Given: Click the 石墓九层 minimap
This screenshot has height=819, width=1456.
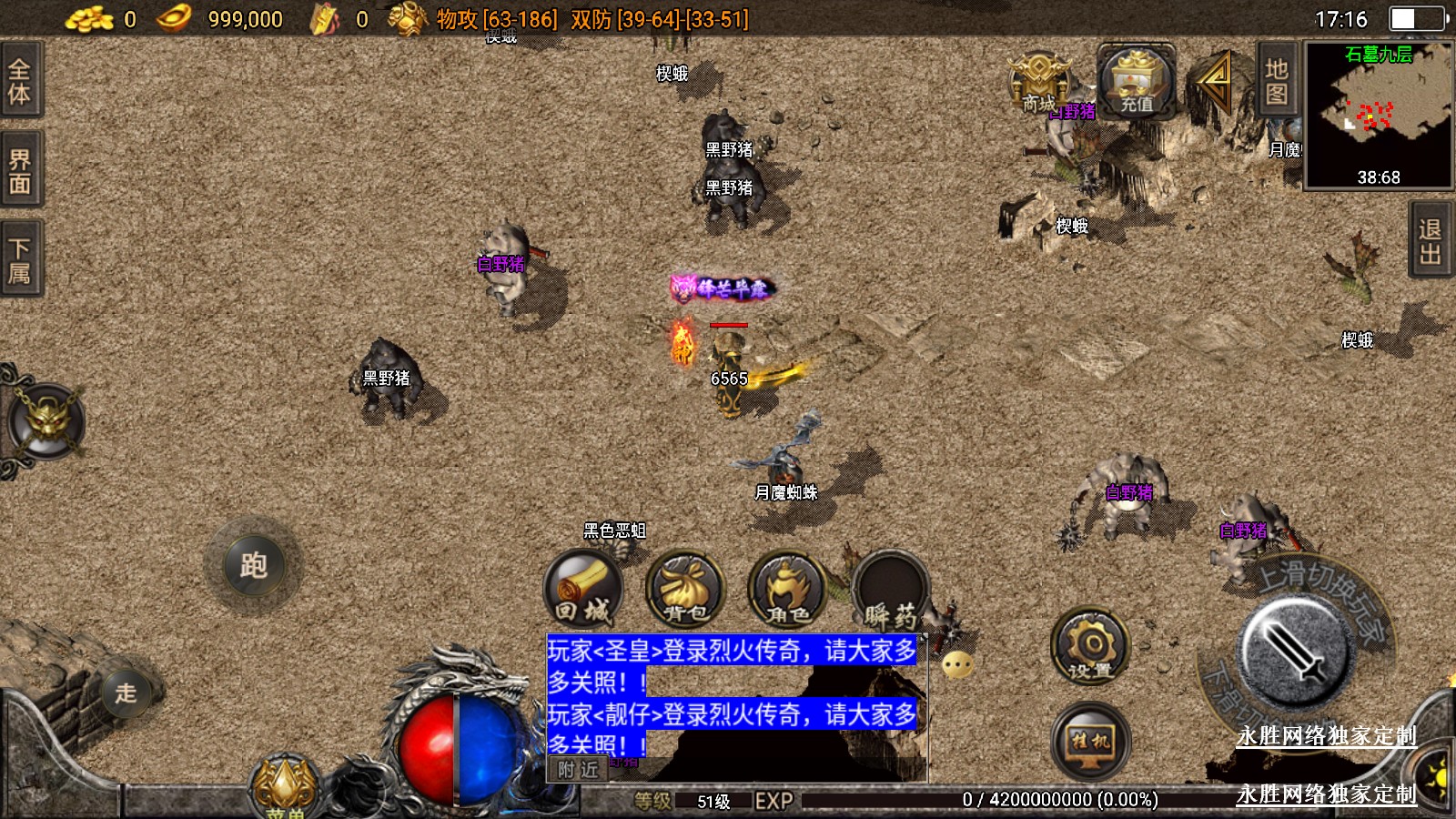Looking at the screenshot, I should pyautogui.click(x=1378, y=115).
